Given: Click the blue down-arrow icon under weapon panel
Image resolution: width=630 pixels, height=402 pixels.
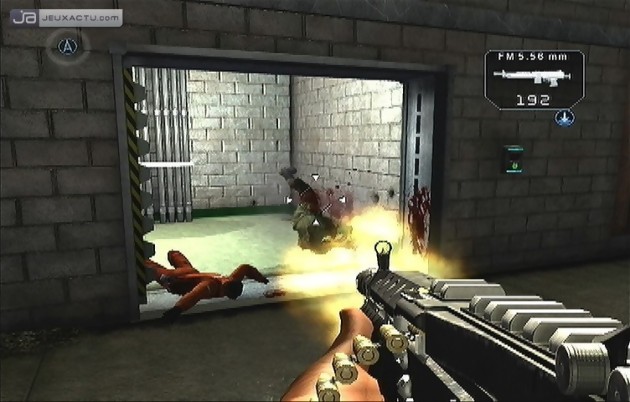Looking at the screenshot, I should [x=563, y=118].
